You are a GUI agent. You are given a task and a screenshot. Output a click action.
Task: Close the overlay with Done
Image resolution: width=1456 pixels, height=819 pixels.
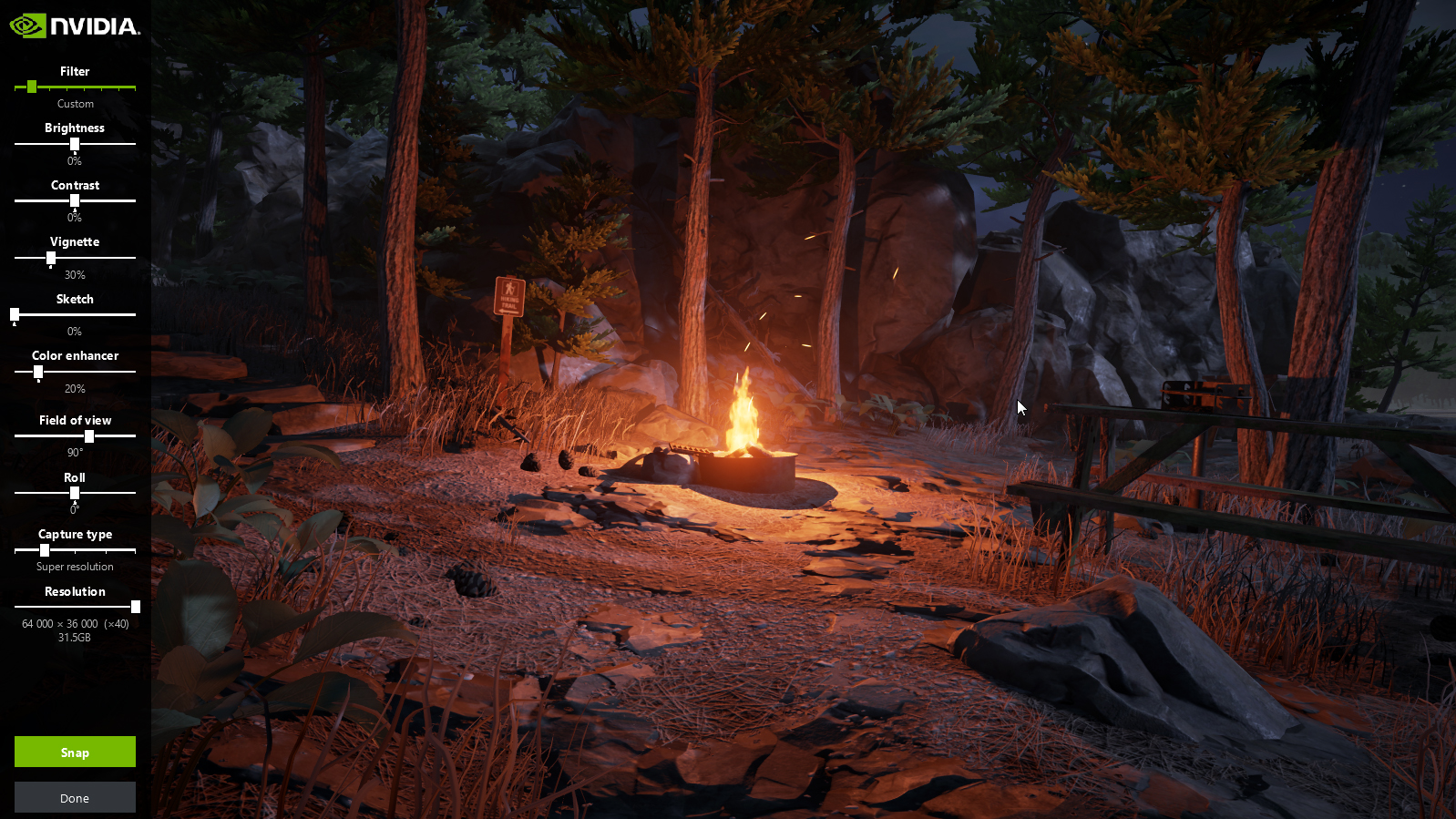point(75,797)
